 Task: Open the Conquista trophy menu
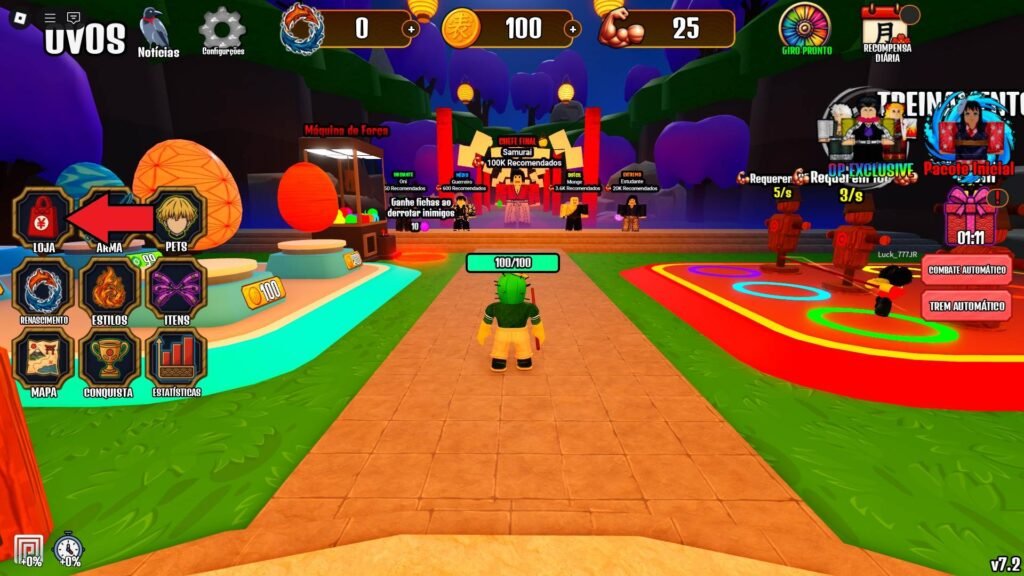pos(109,357)
